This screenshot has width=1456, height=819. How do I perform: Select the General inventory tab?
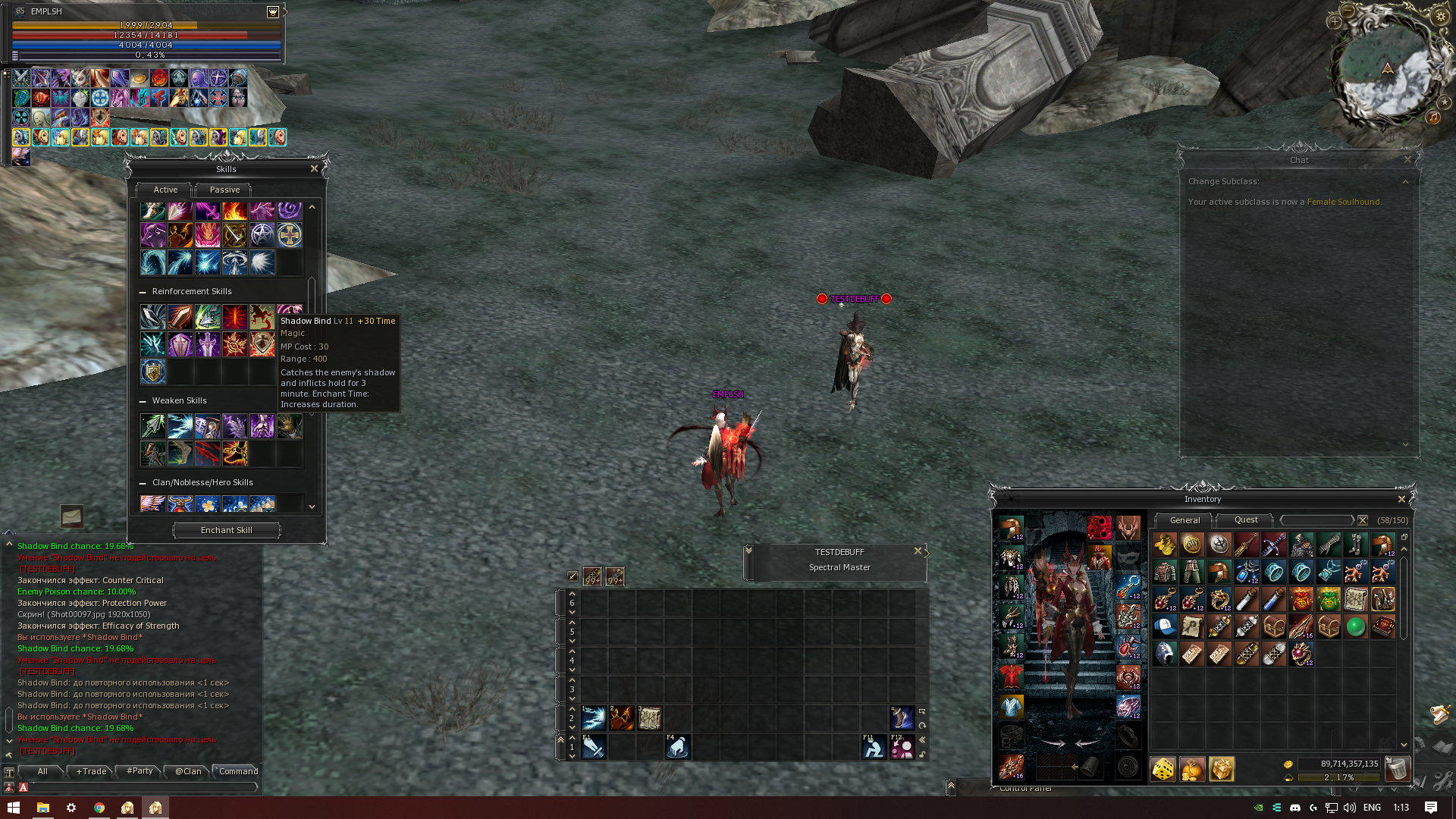tap(1185, 520)
